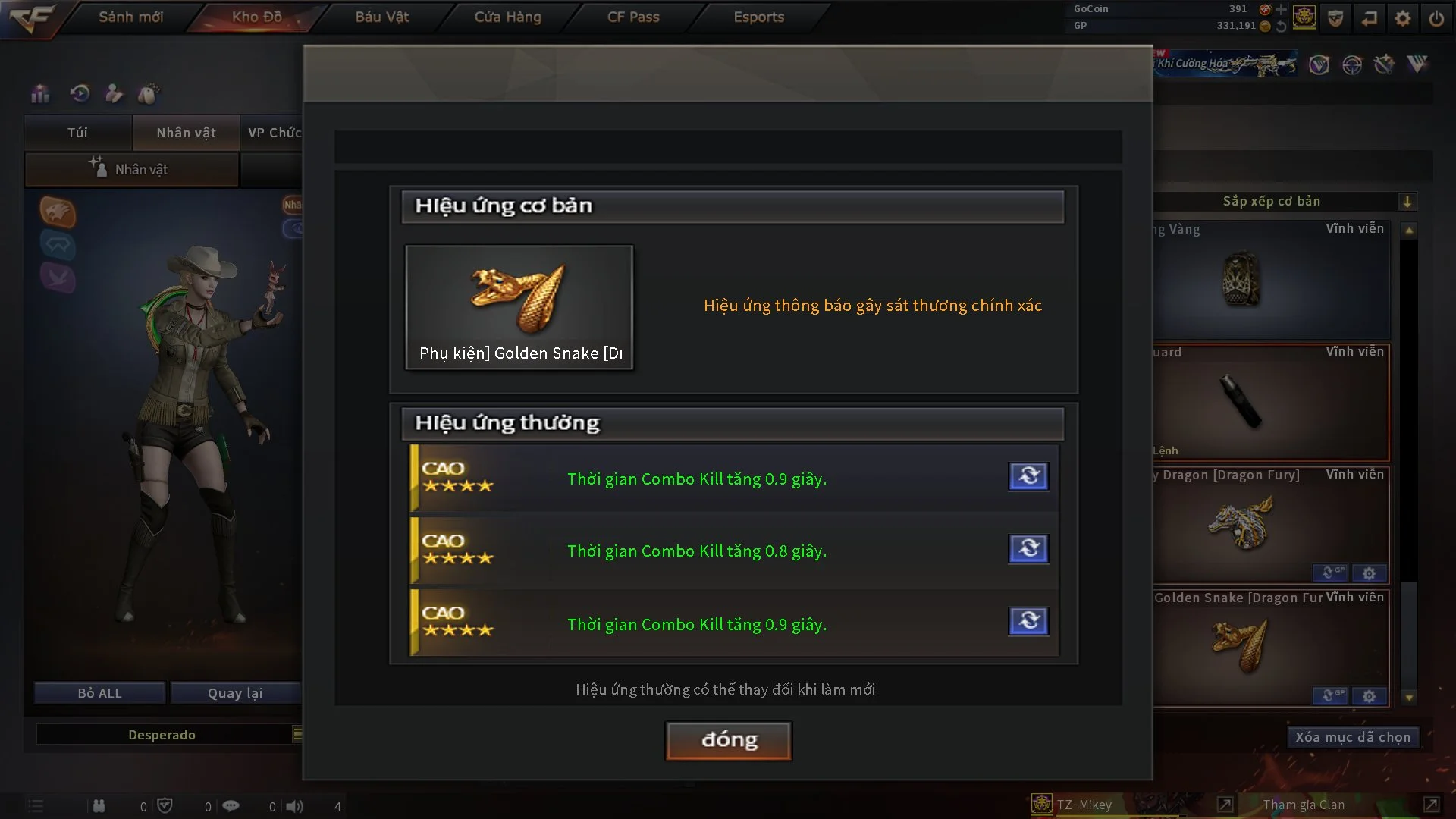Viewport: 1456px width, 819px height.
Task: Open the Cửa Hàng menu
Action: [507, 17]
